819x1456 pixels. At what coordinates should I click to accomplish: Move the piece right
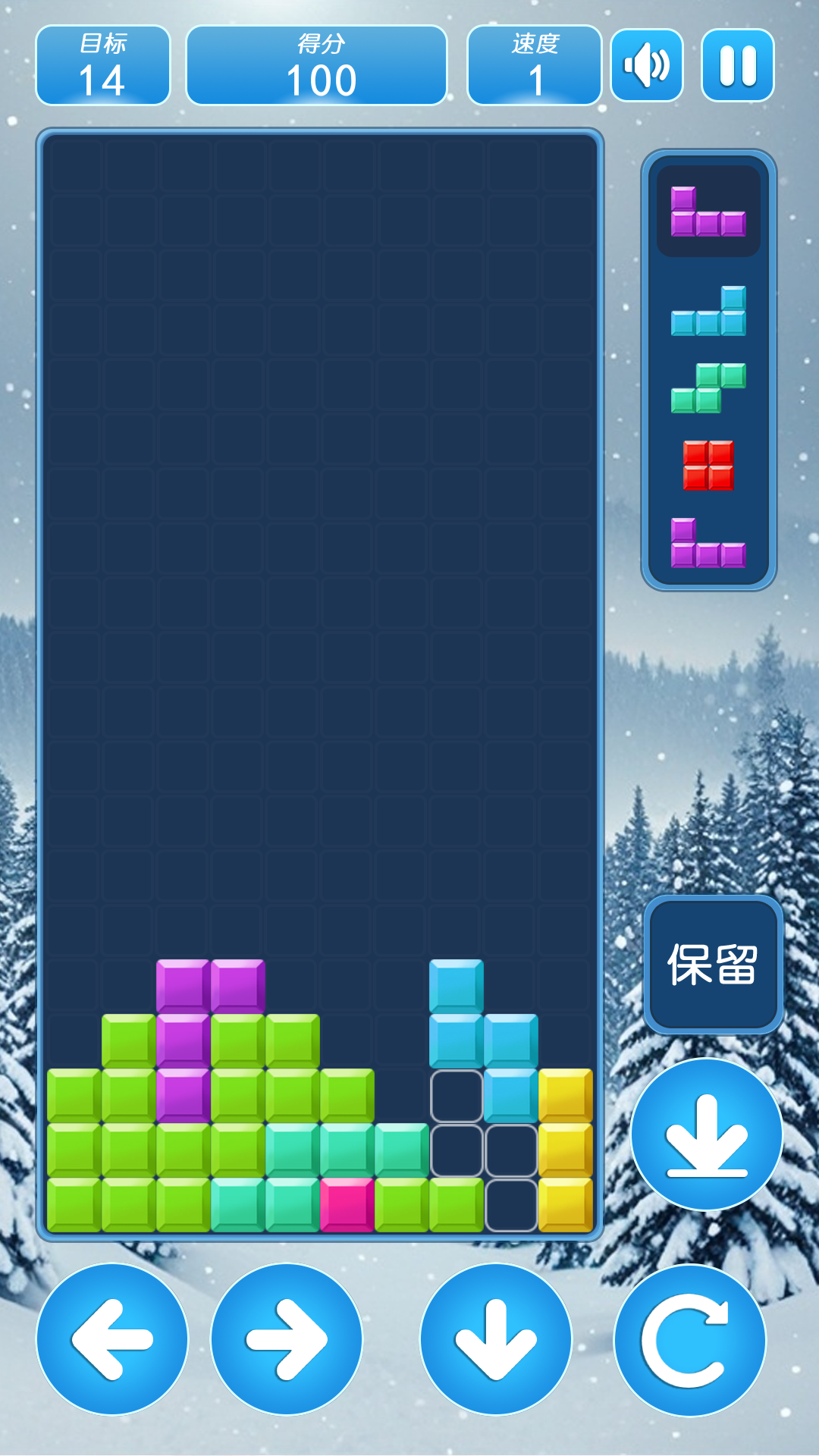(x=287, y=1339)
